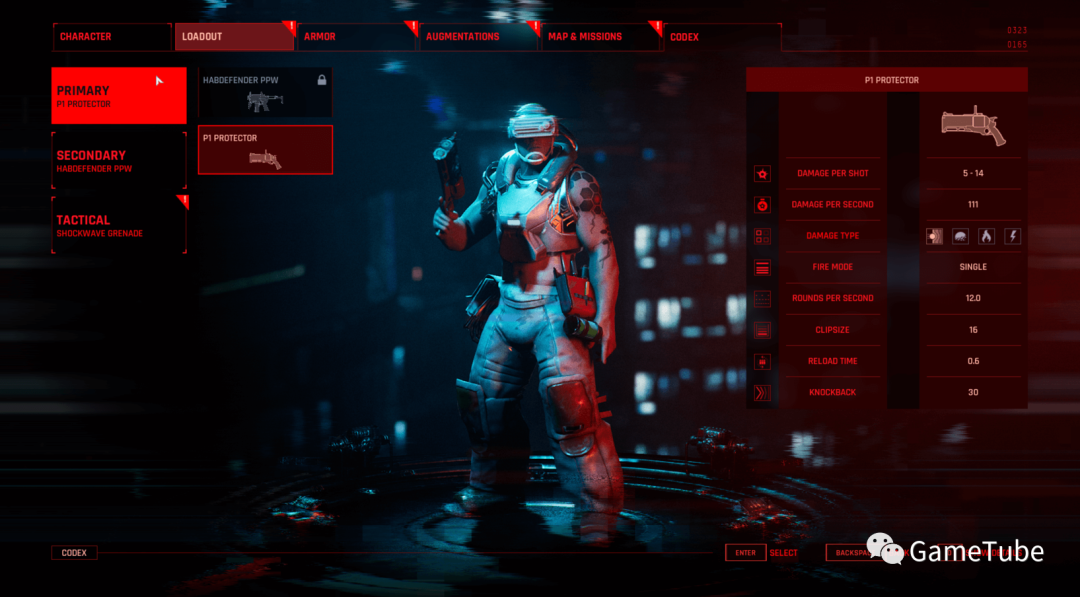Viewport: 1080px width, 597px height.
Task: Select the Primary weapon slot
Action: click(x=119, y=96)
